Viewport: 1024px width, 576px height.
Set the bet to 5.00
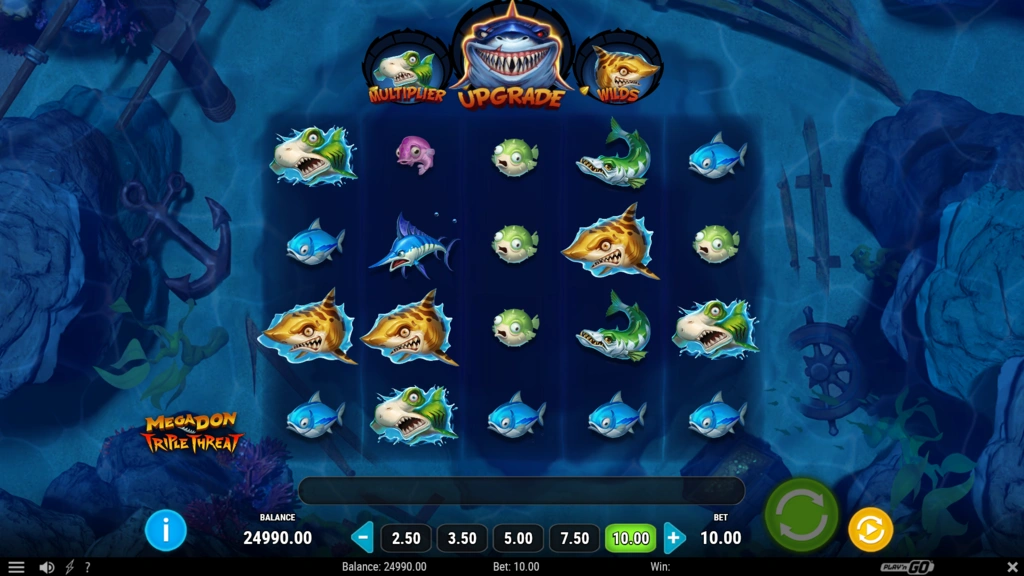pyautogui.click(x=518, y=538)
